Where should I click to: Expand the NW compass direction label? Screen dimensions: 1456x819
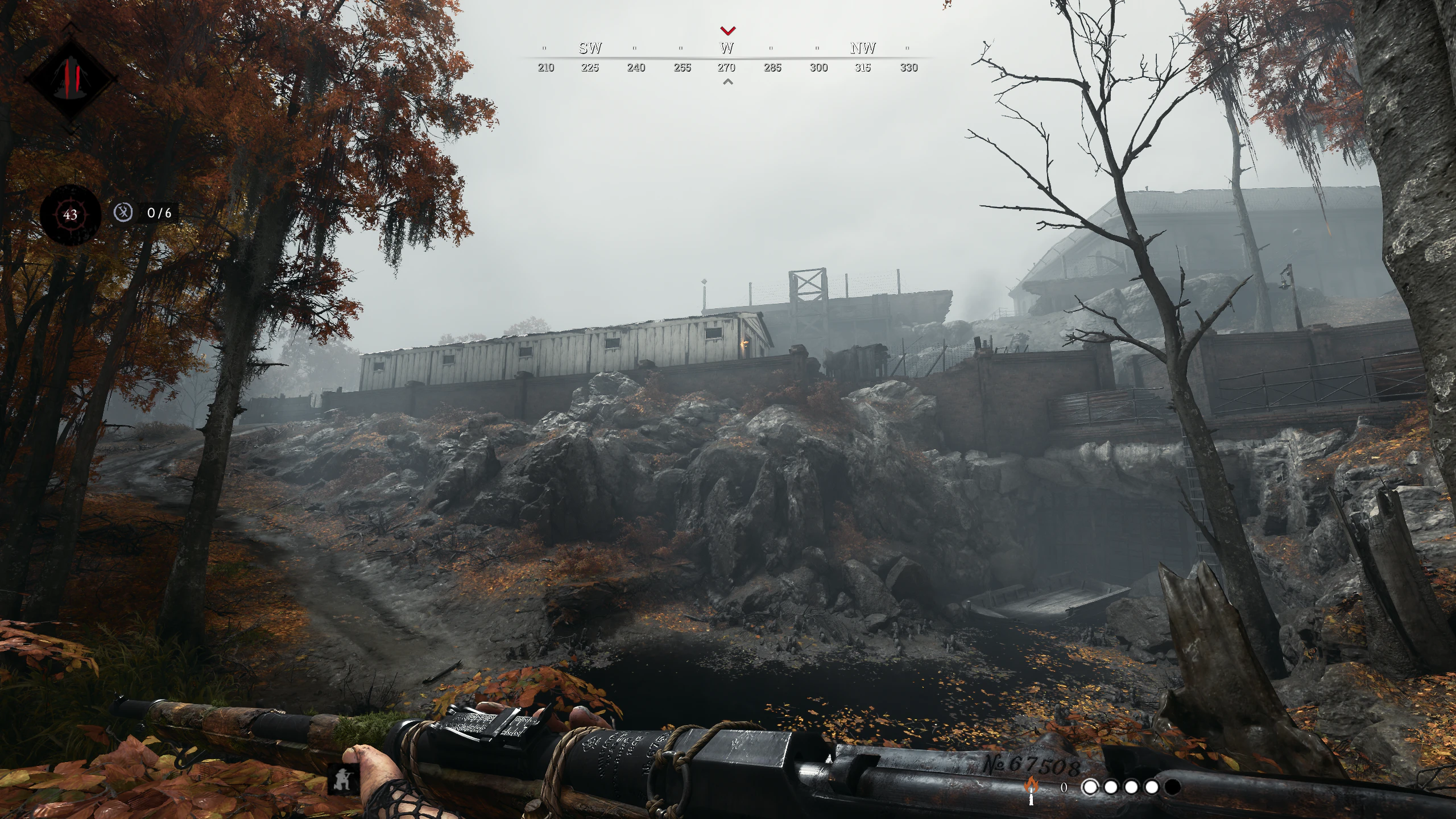point(862,48)
